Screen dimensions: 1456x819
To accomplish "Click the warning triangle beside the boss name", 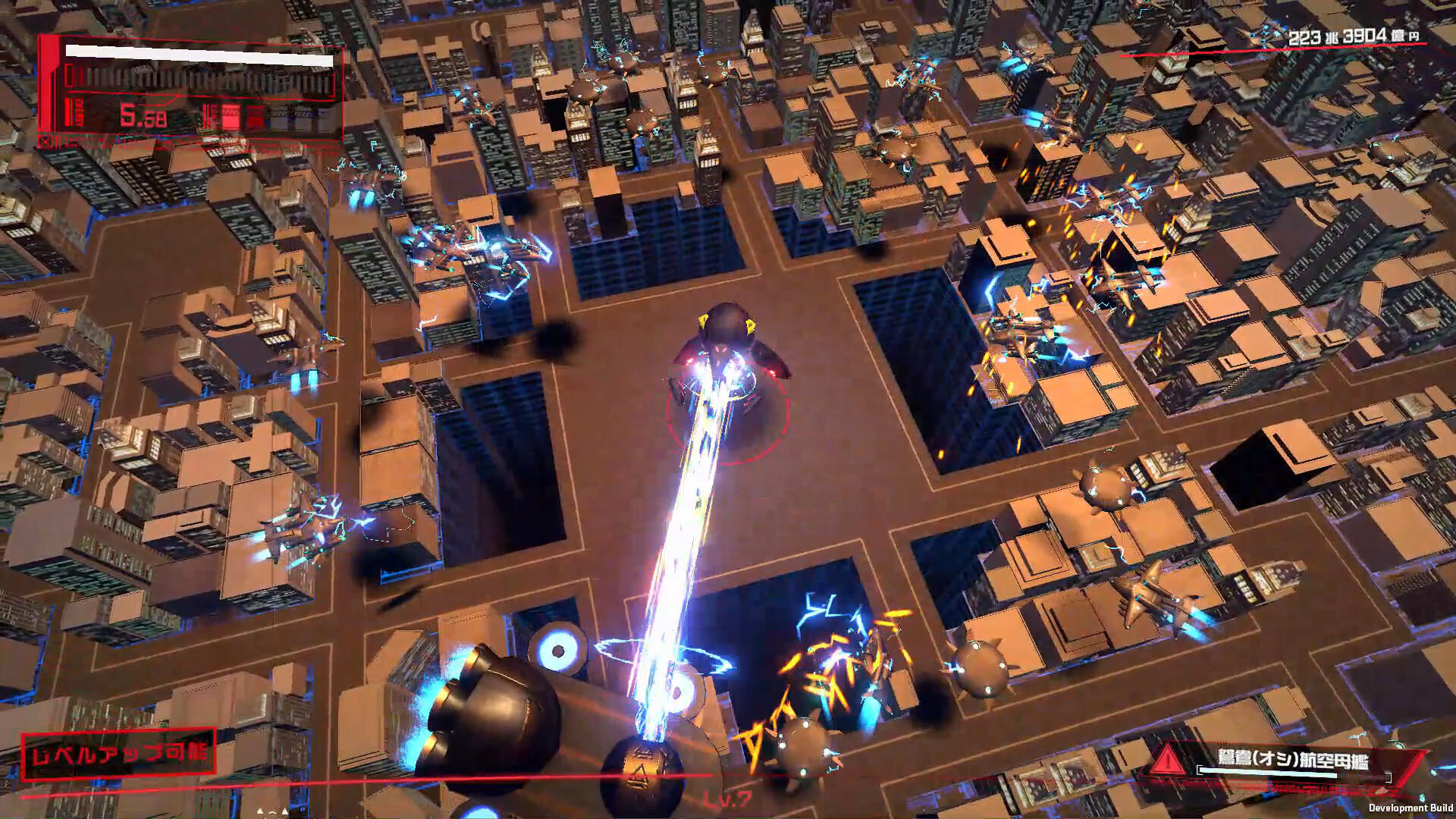I will click(1169, 760).
